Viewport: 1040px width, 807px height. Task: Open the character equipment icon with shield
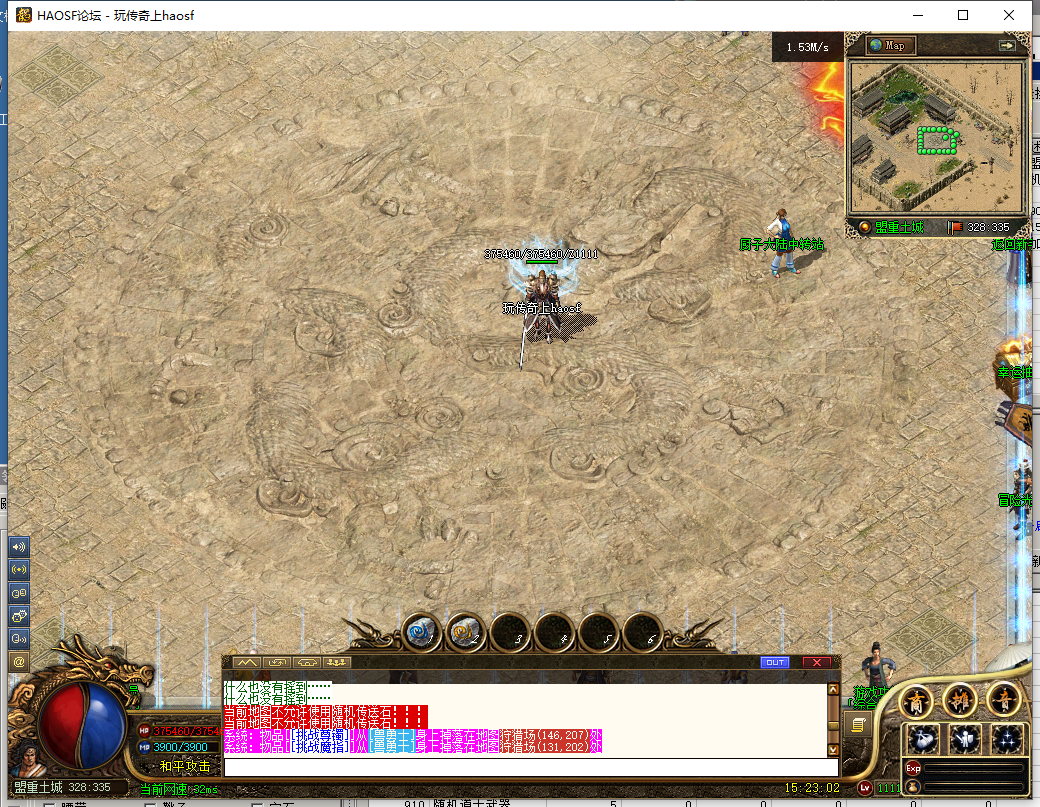[x=965, y=740]
